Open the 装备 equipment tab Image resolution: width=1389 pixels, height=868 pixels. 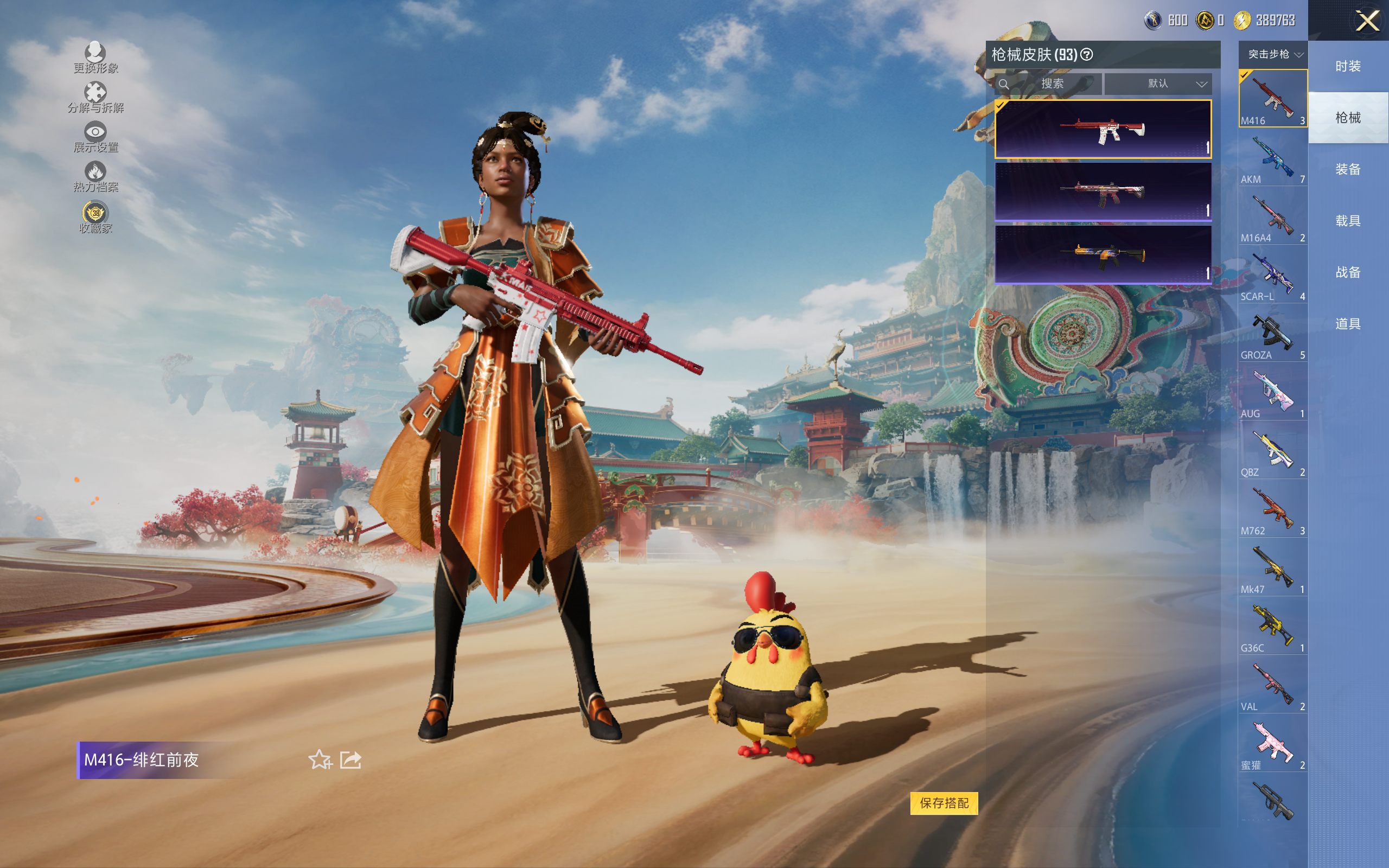(1348, 169)
